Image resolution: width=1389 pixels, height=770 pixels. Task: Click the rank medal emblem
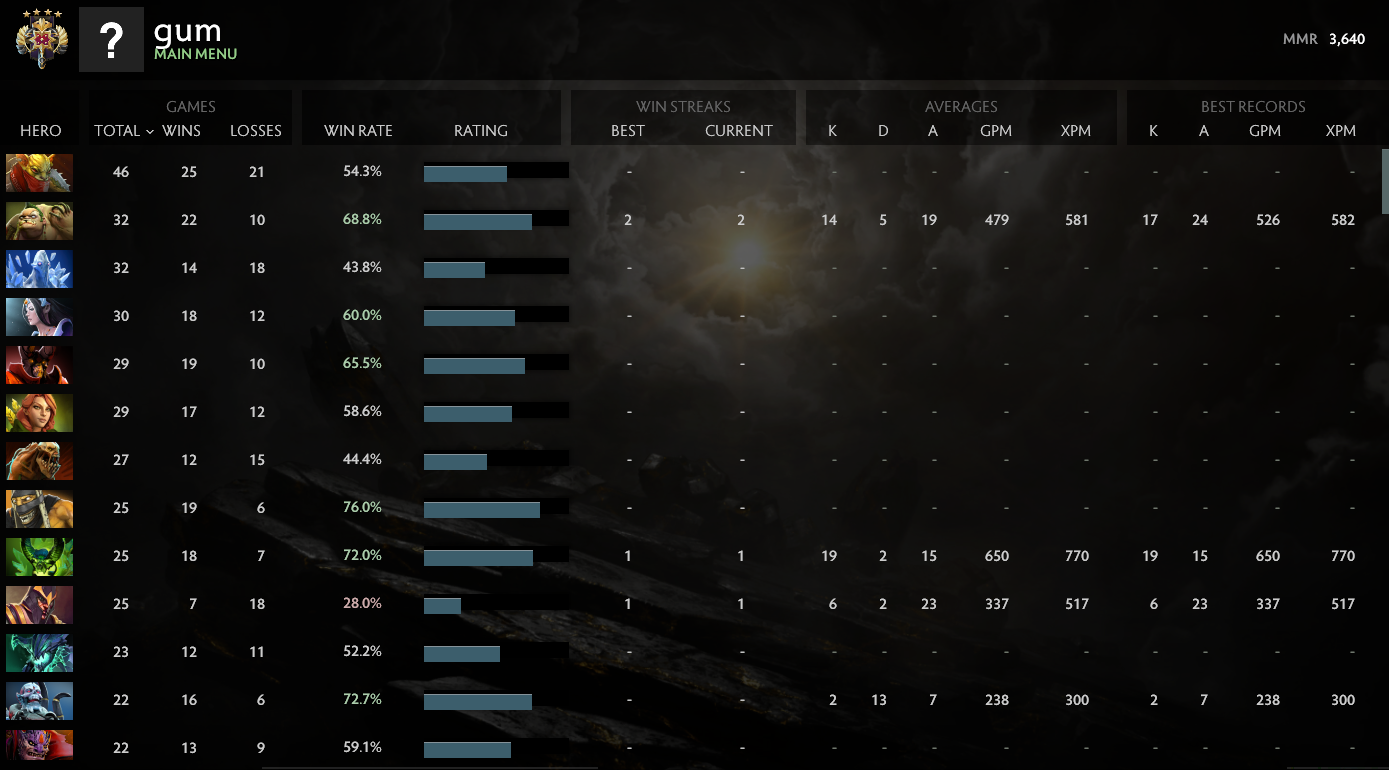pos(39,39)
